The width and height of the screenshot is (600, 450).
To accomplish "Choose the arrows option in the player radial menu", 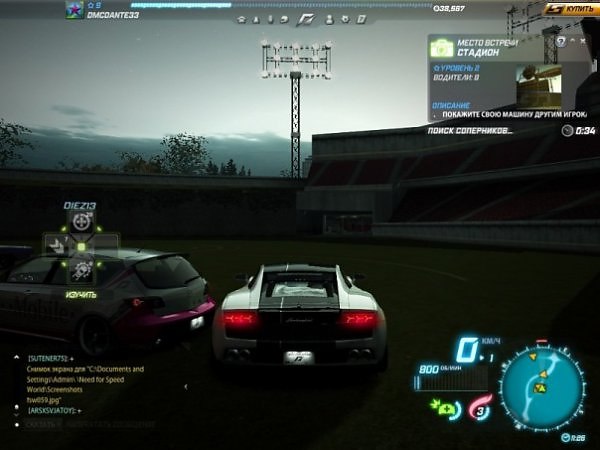I will point(56,245).
